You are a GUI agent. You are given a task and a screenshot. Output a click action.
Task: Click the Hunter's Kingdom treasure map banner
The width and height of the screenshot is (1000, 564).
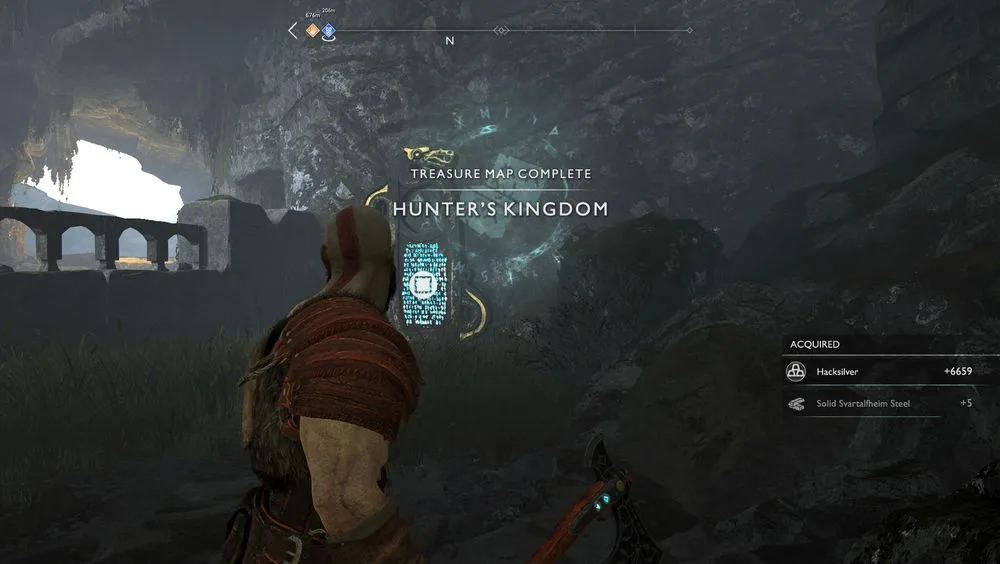click(500, 209)
